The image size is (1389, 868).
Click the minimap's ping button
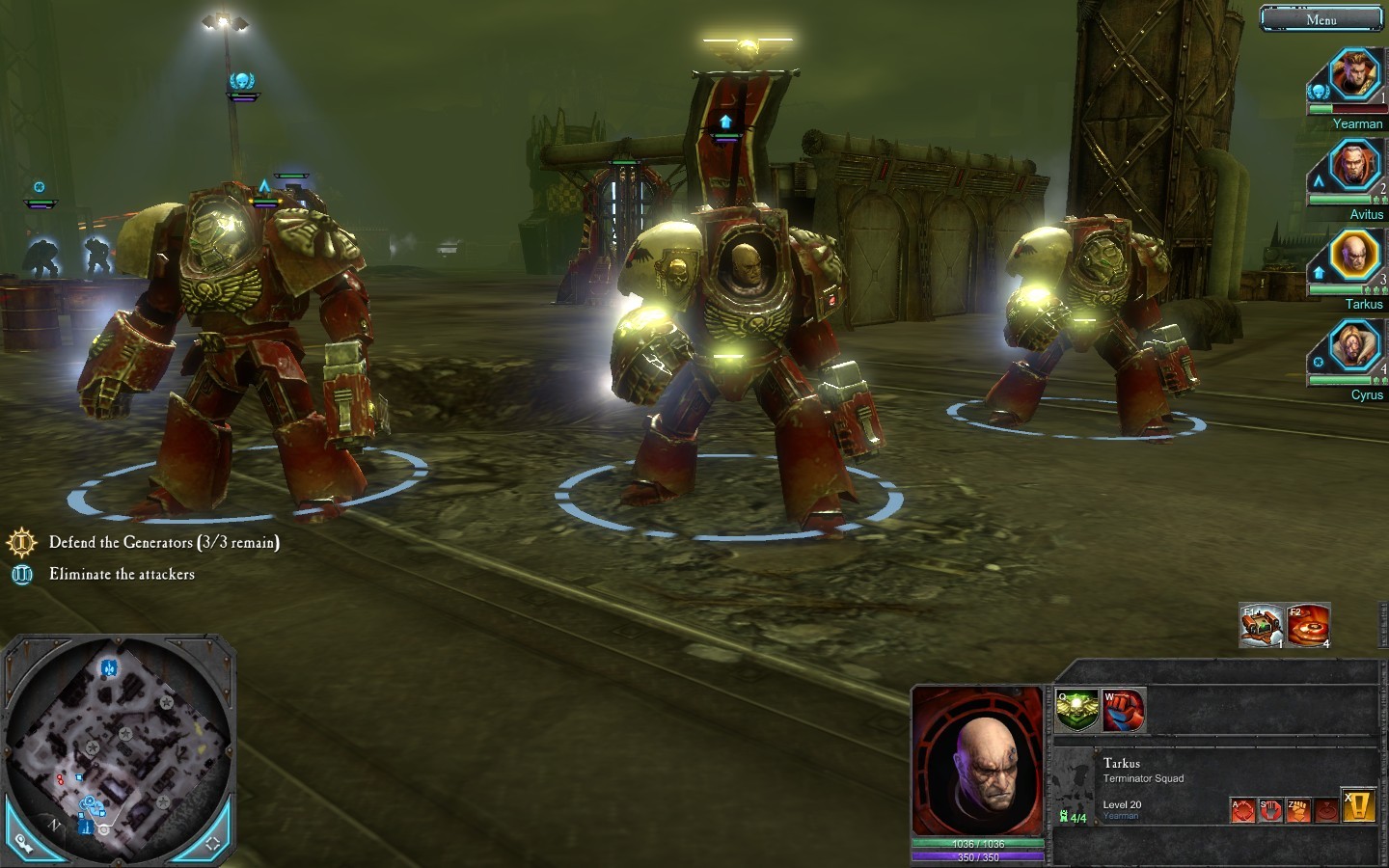24,842
